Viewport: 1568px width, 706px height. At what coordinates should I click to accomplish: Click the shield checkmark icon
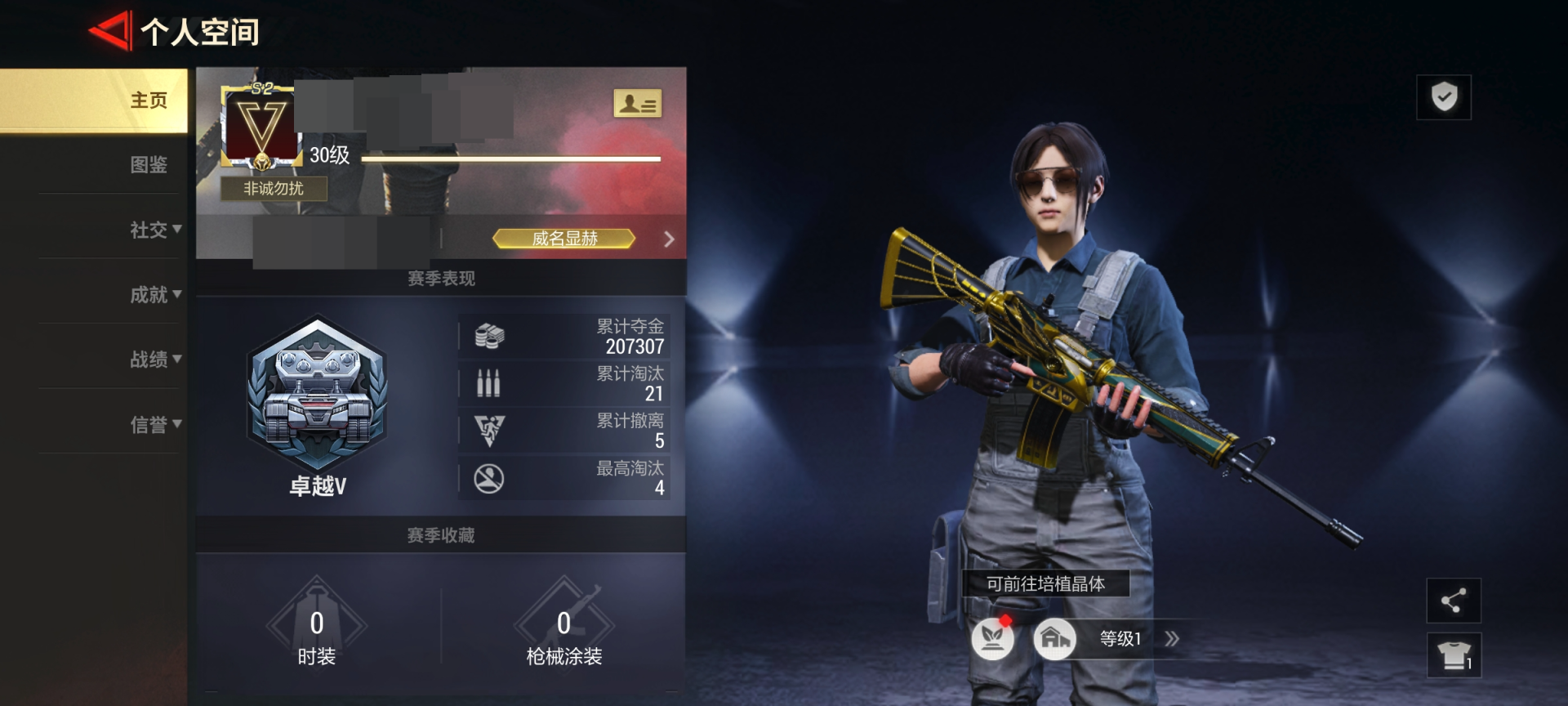pyautogui.click(x=1444, y=97)
